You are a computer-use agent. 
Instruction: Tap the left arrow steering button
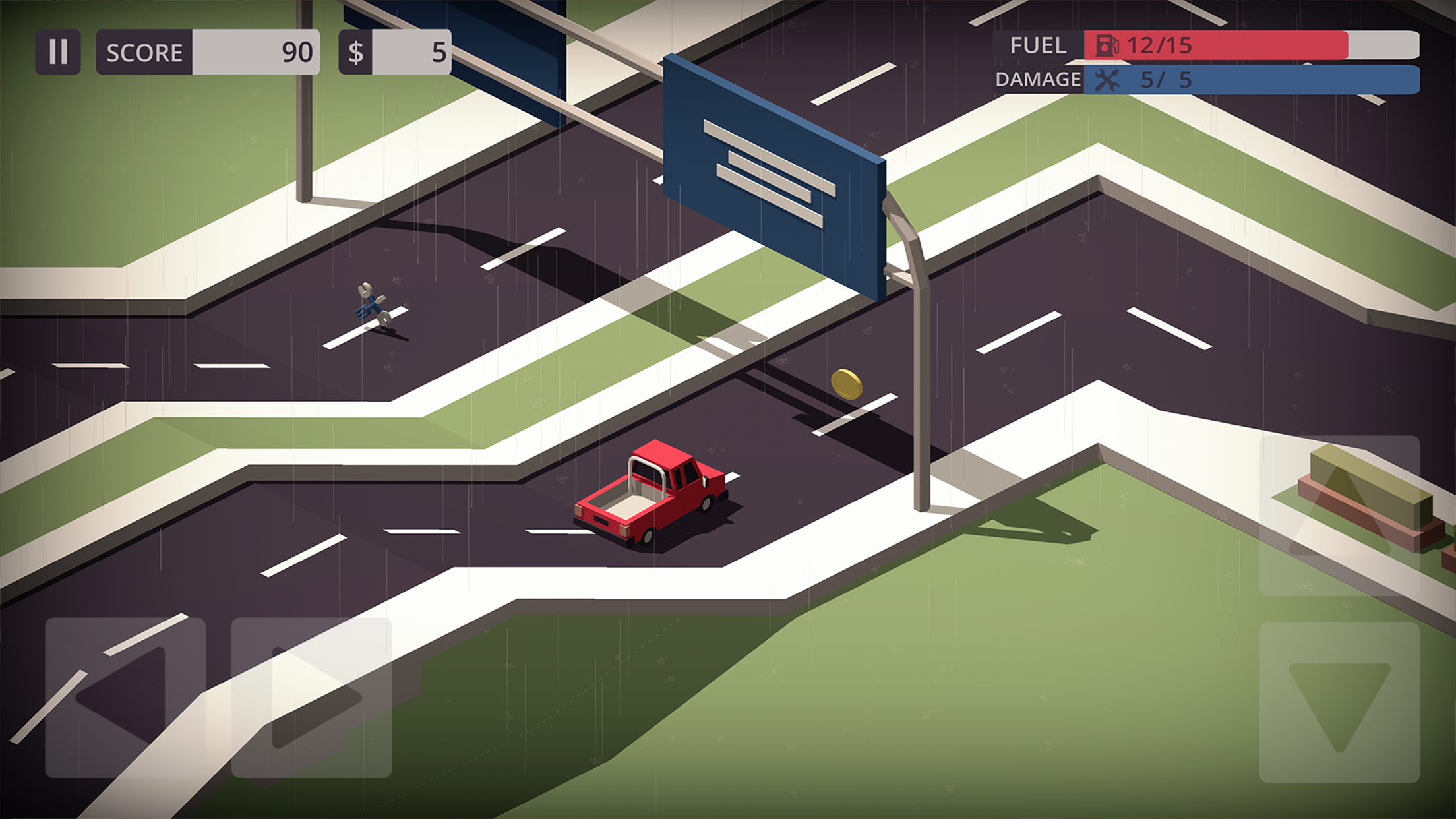coord(125,698)
